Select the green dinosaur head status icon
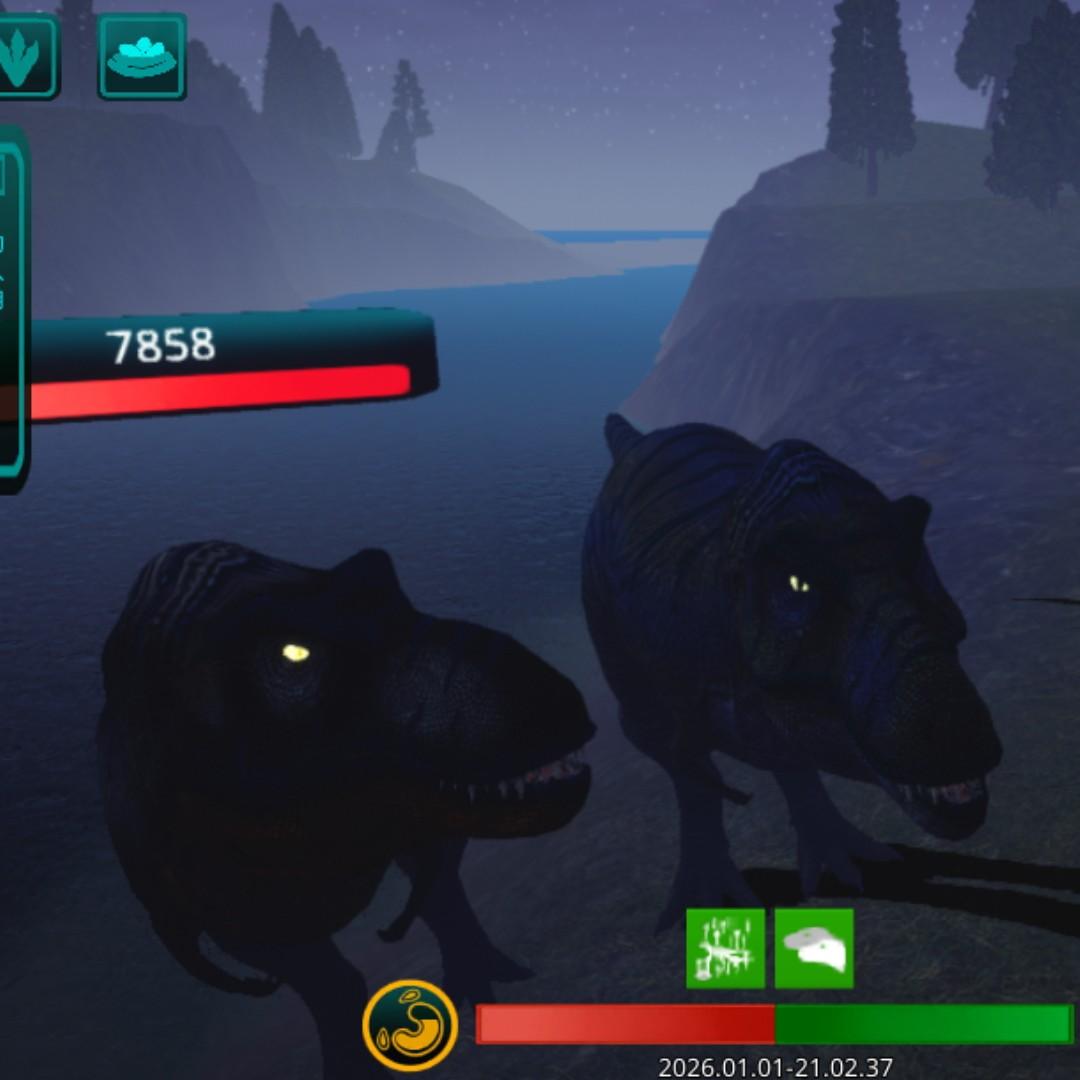The image size is (1080, 1080). (814, 948)
